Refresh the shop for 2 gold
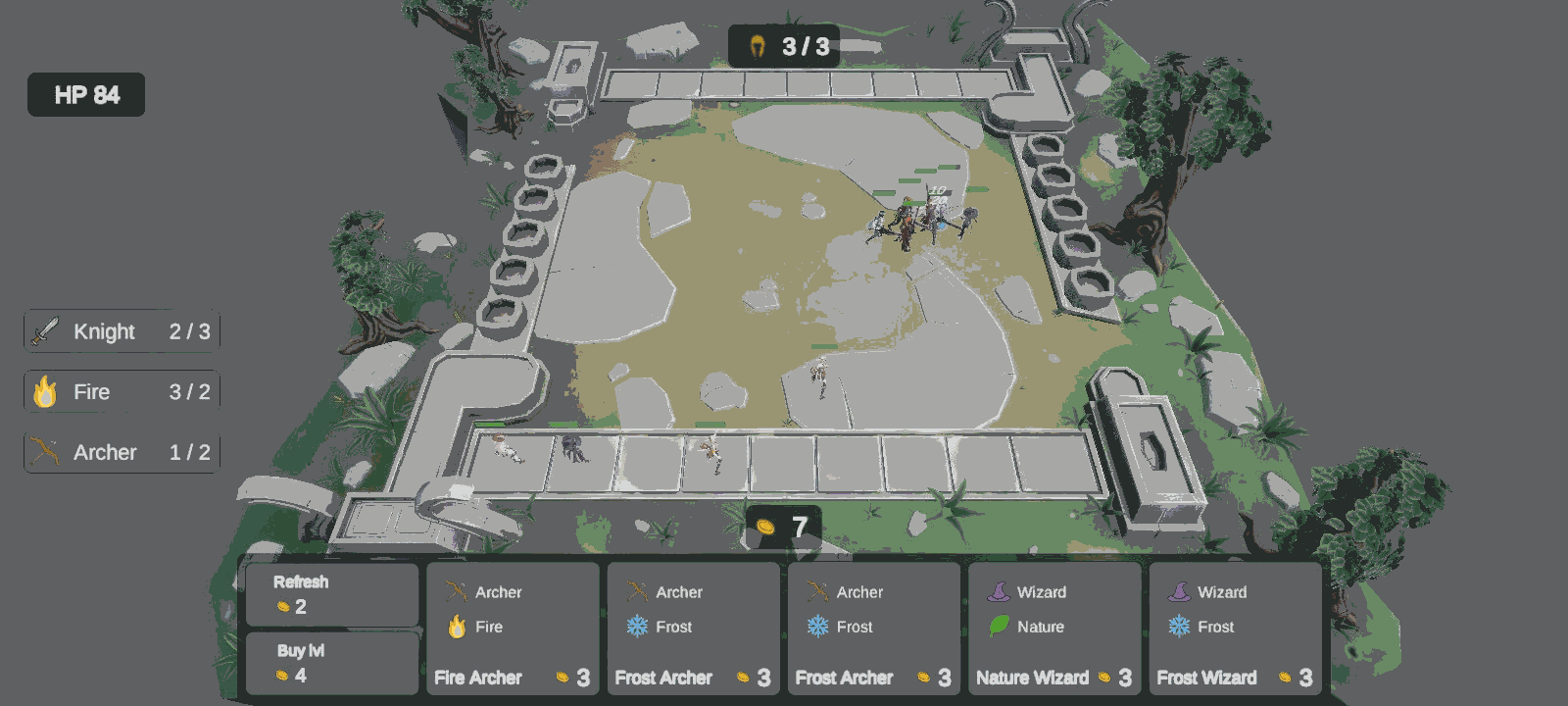 [331, 594]
